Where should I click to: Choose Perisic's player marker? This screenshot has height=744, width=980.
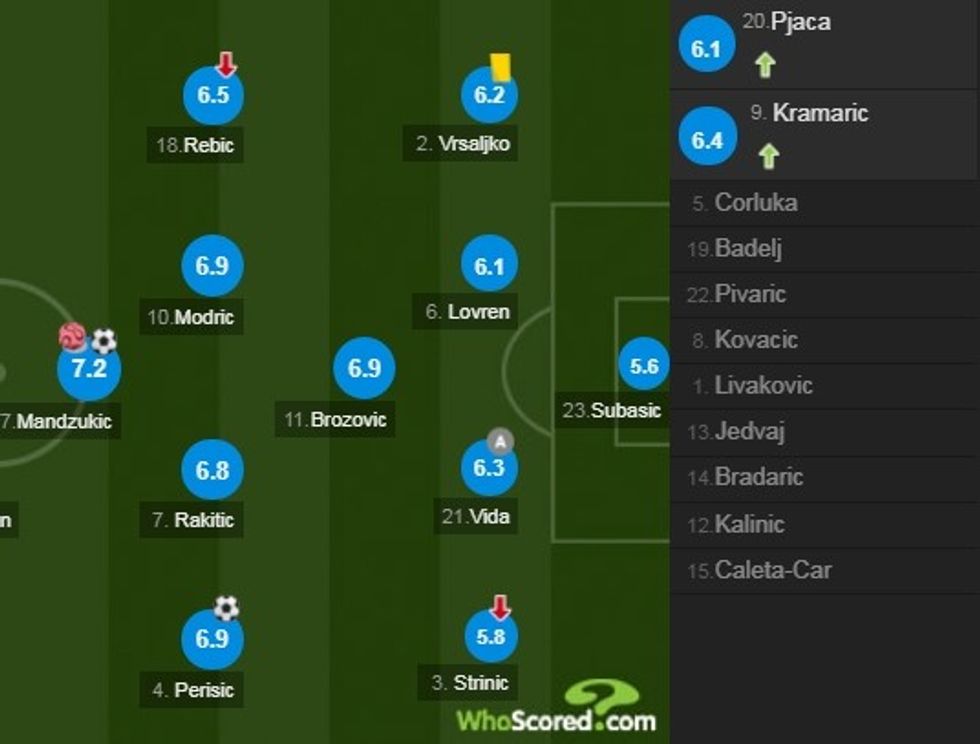coord(213,640)
